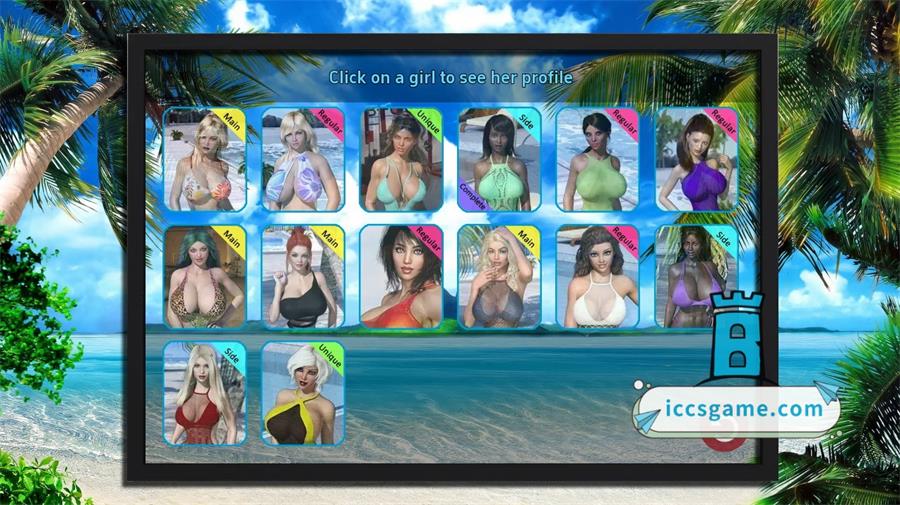The height and width of the screenshot is (505, 900).
Task: Open the red-haired girl's profile
Action: click(303, 277)
